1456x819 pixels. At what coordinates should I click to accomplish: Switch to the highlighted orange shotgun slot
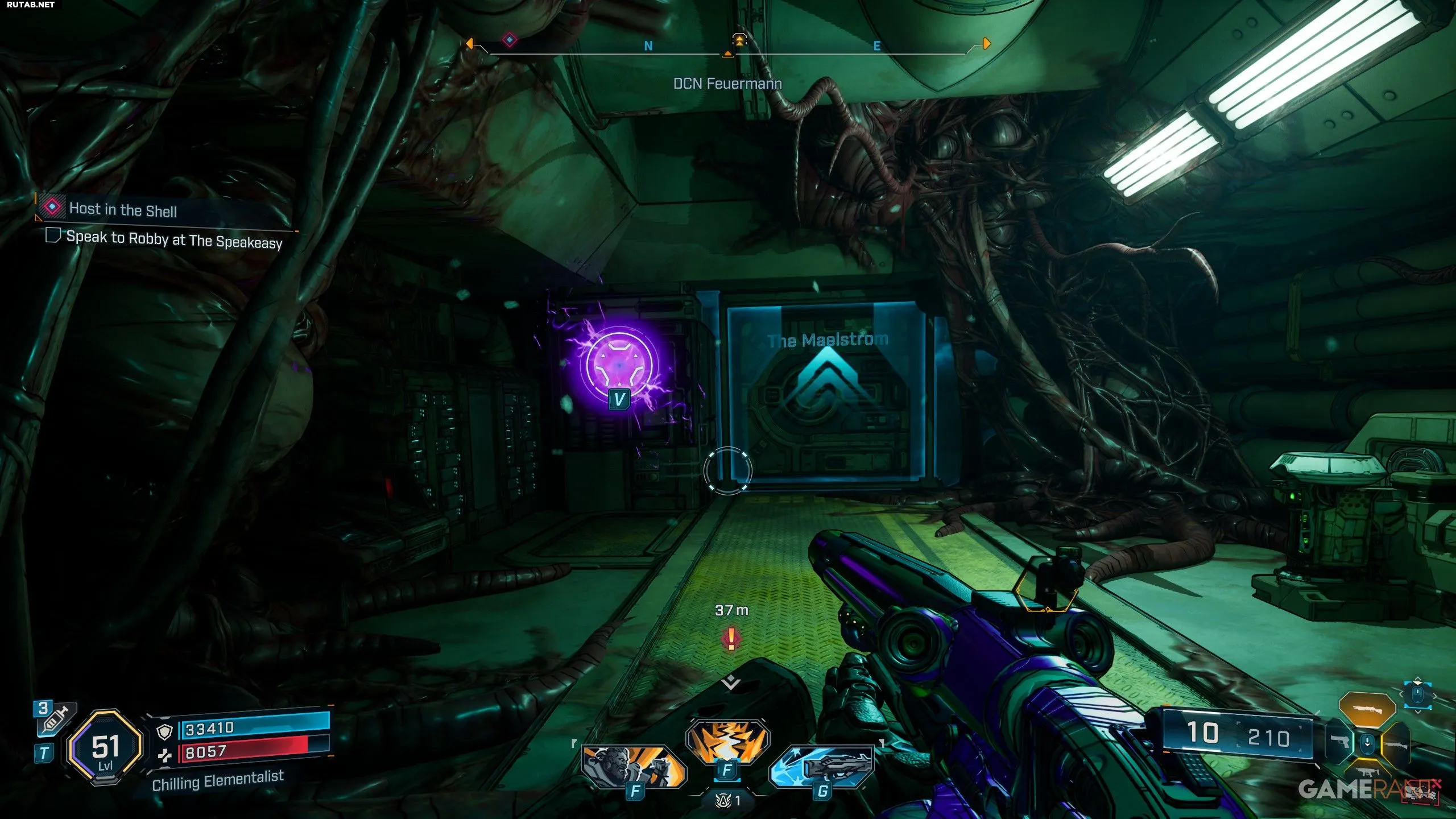1367,710
